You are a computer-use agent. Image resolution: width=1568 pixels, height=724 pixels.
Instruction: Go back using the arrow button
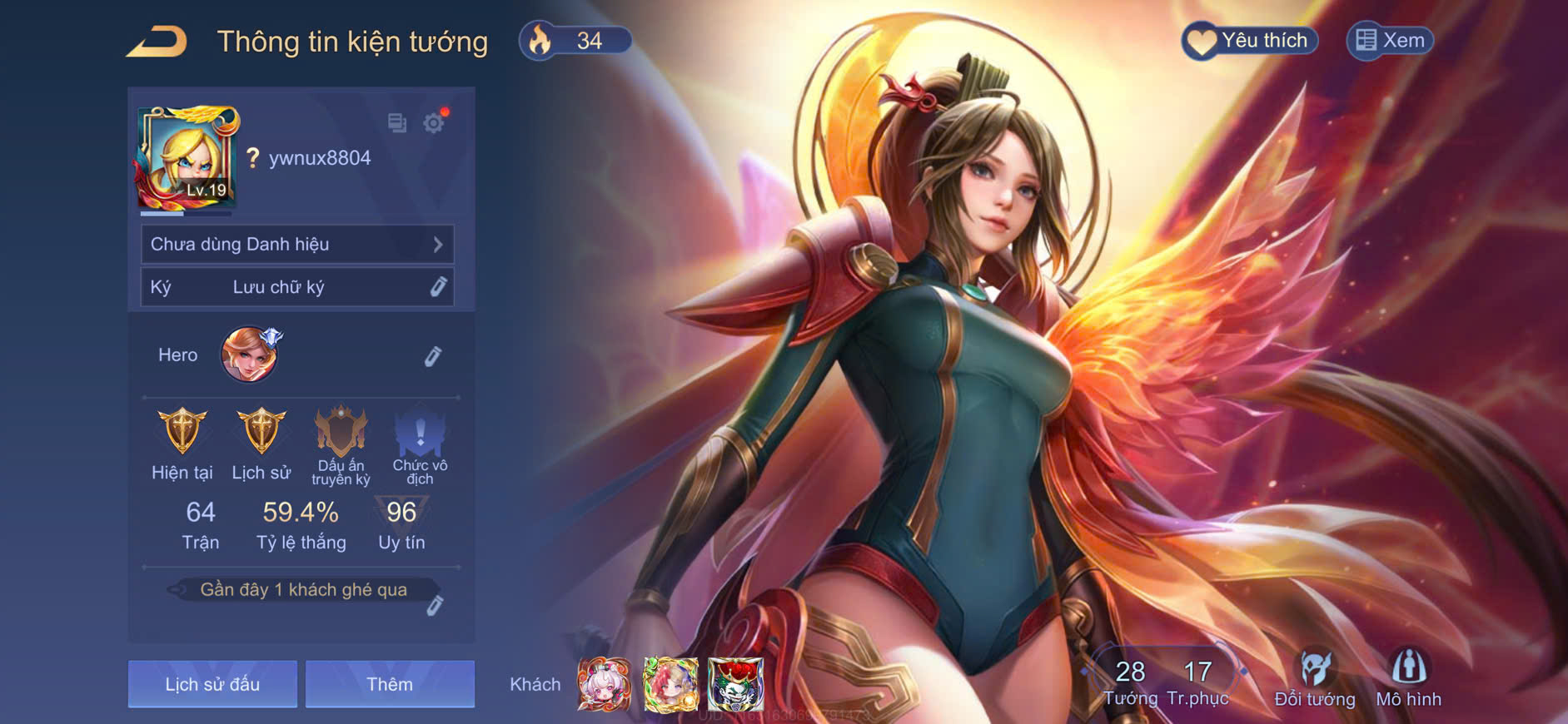[157, 42]
